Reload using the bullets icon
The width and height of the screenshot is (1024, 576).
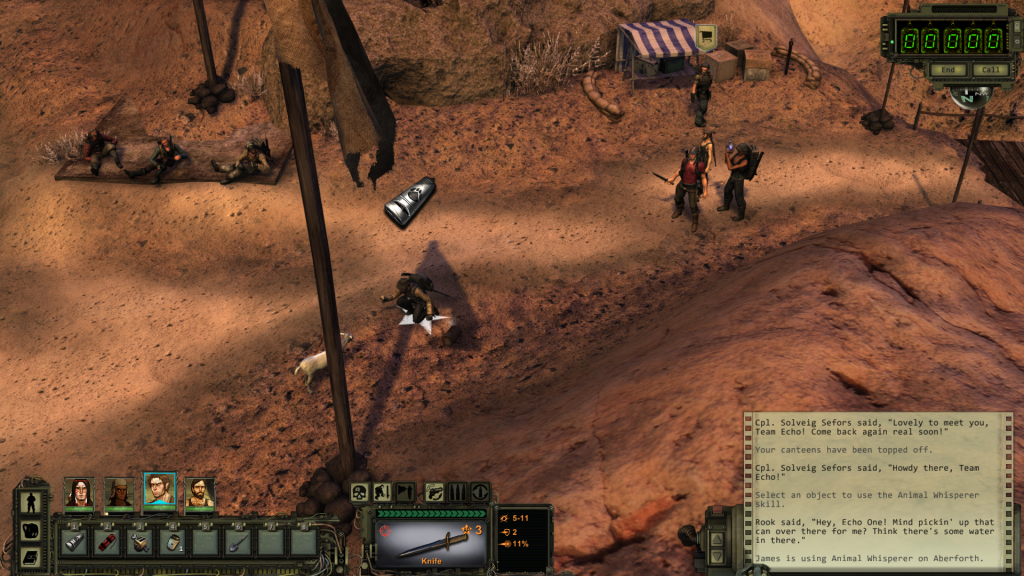pyautogui.click(x=457, y=492)
